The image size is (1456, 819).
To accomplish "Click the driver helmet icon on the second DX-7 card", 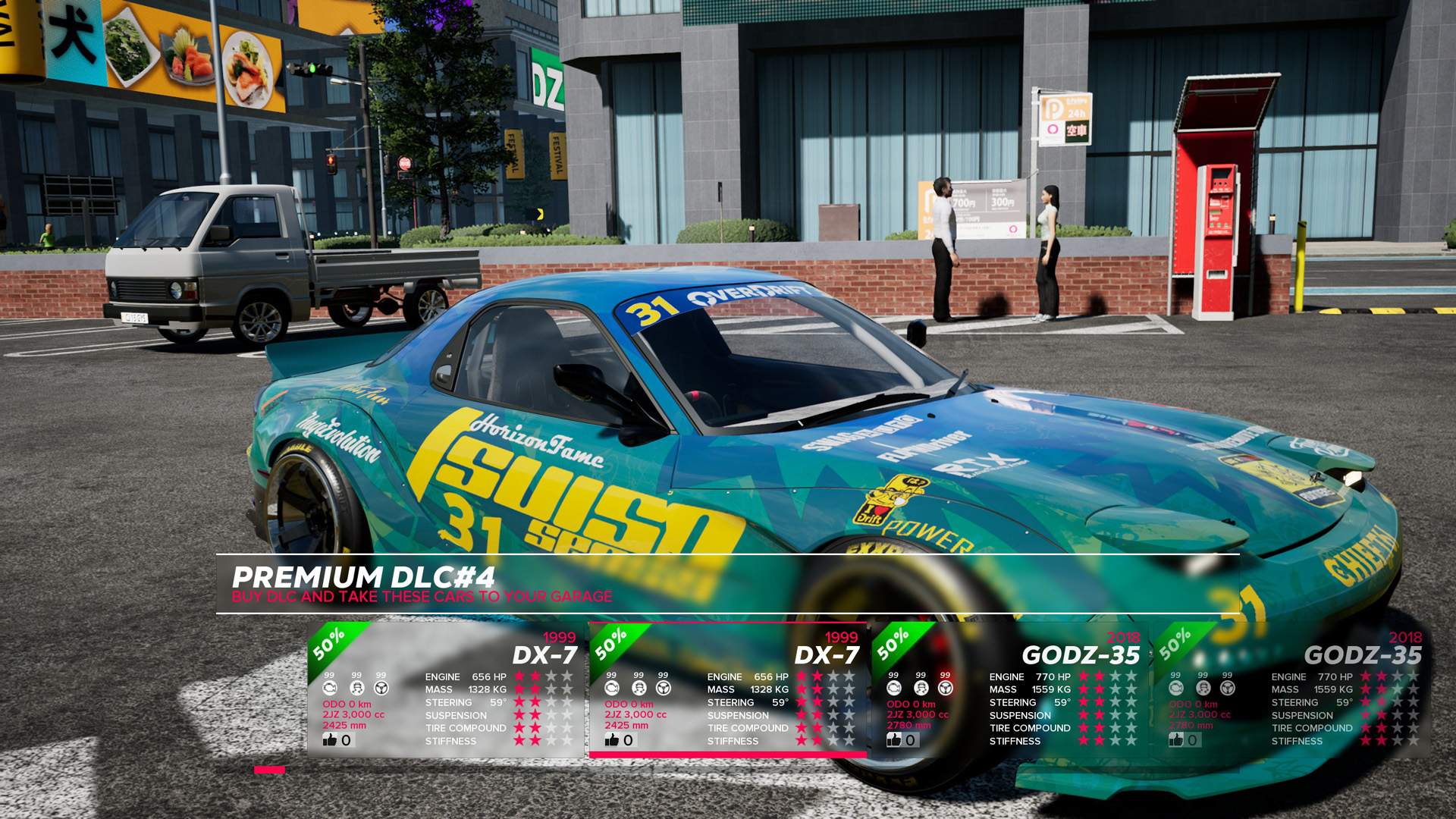I will click(x=639, y=686).
